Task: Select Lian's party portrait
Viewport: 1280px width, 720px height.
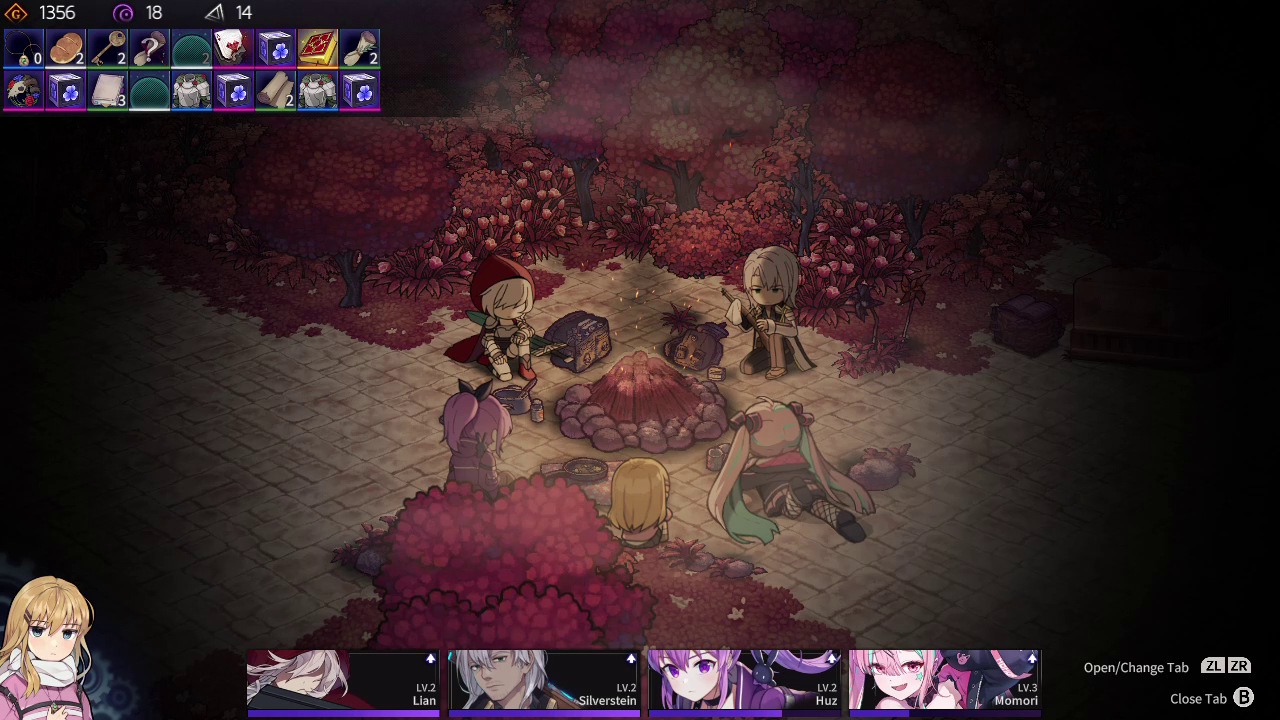Action: pyautogui.click(x=343, y=680)
